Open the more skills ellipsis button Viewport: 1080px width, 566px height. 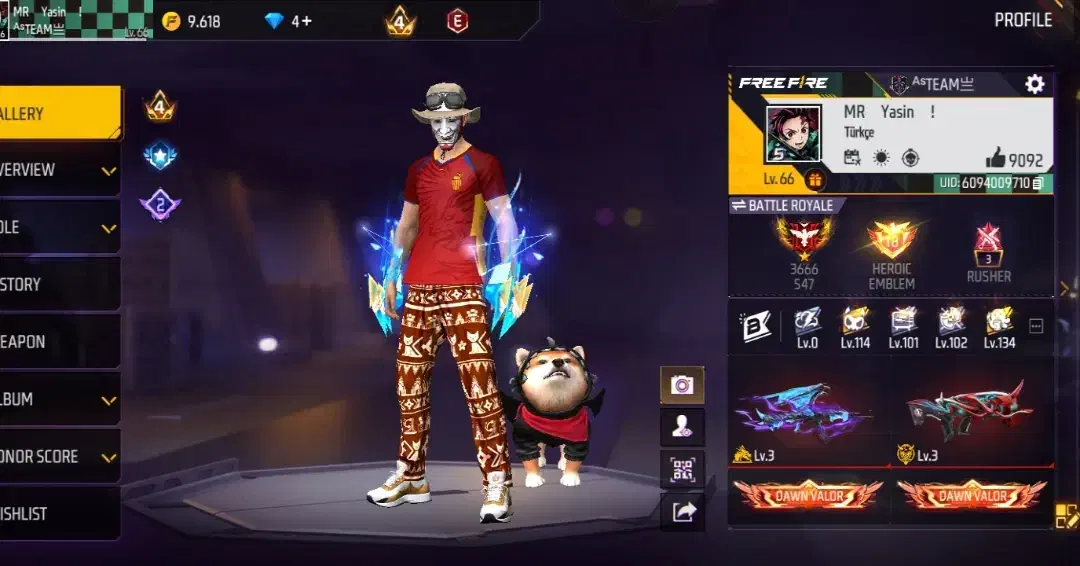[x=1036, y=326]
